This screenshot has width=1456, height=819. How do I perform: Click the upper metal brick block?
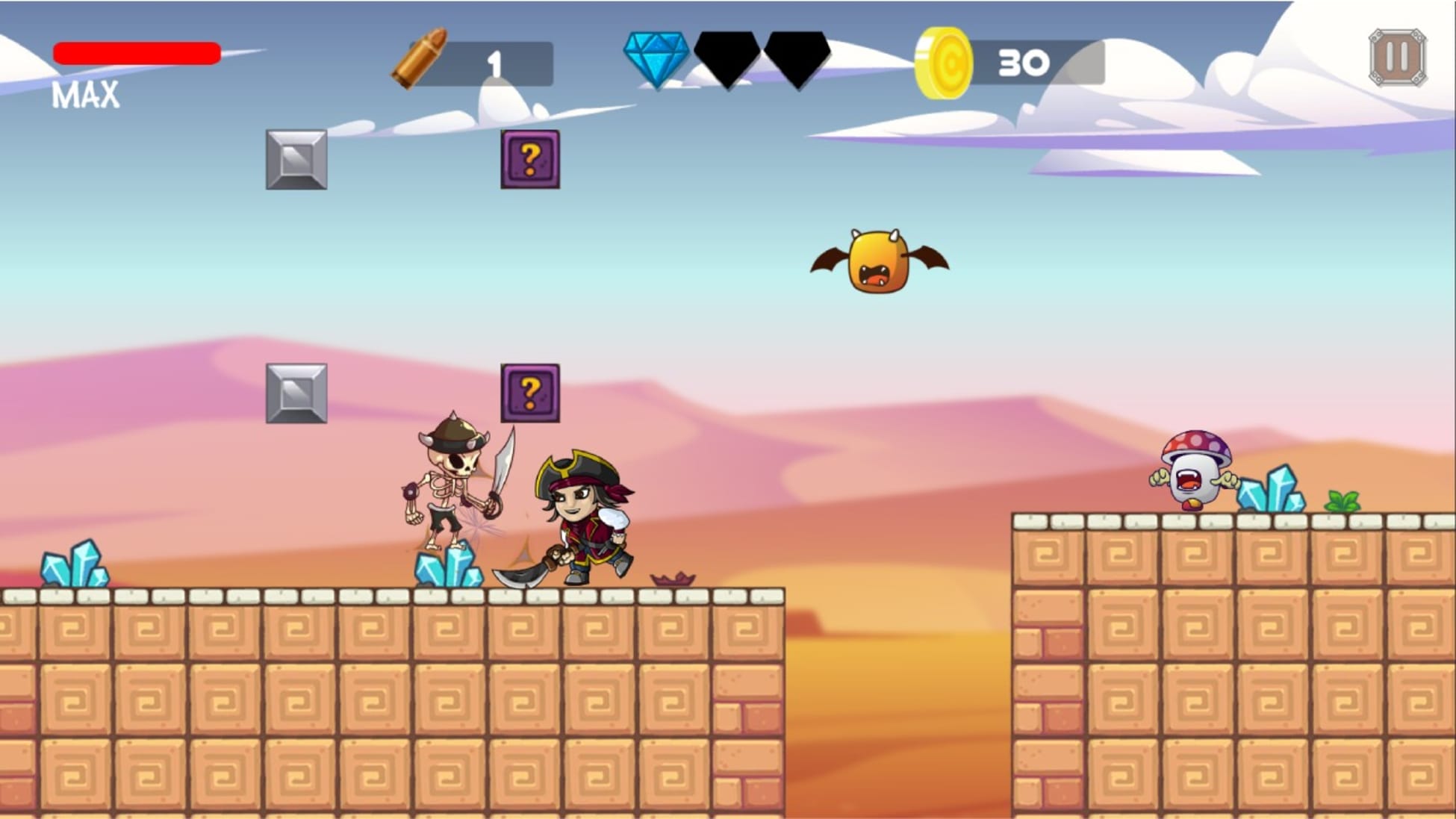[296, 160]
